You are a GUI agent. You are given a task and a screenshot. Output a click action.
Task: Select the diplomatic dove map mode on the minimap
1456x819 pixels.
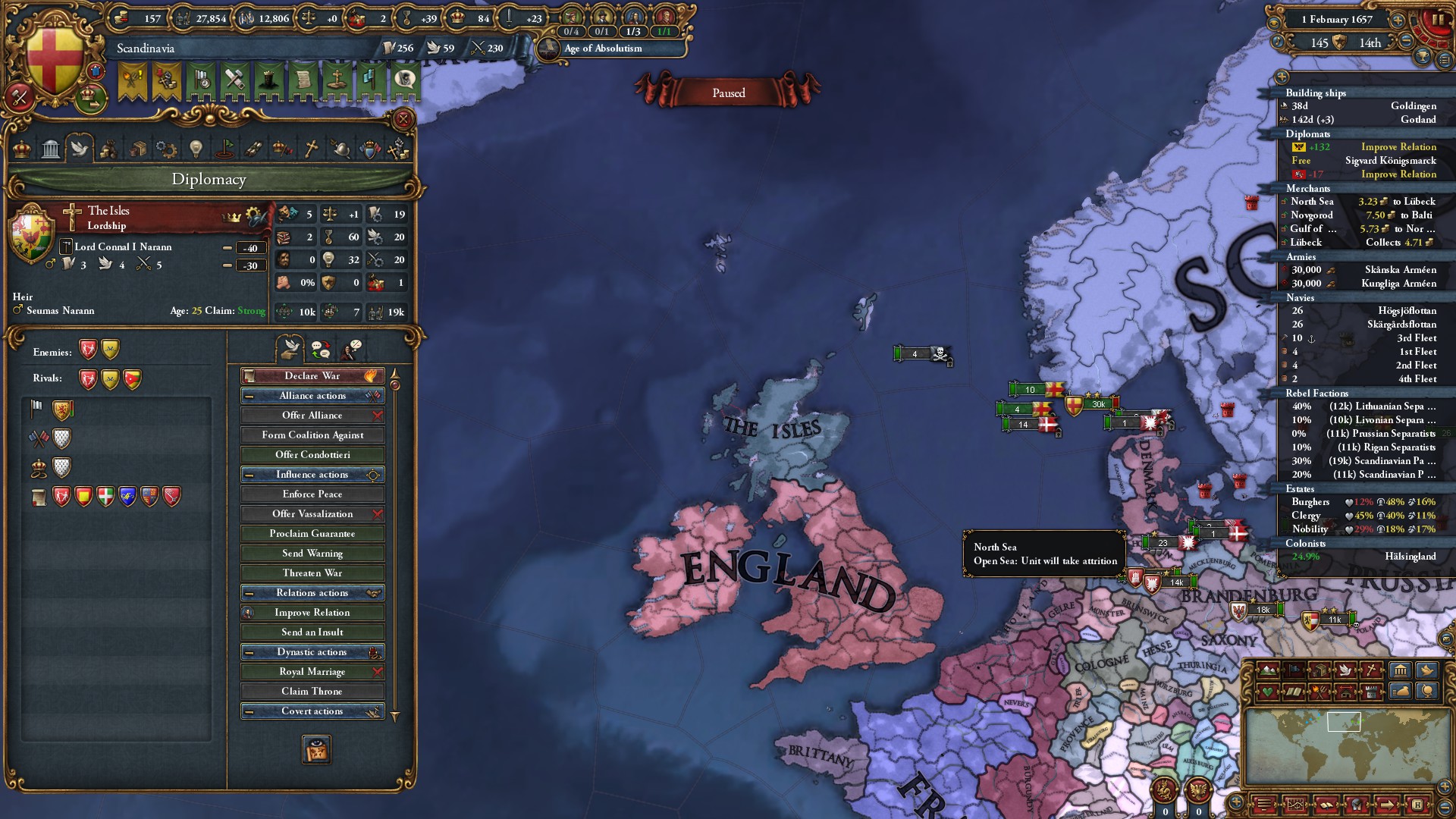(1344, 670)
